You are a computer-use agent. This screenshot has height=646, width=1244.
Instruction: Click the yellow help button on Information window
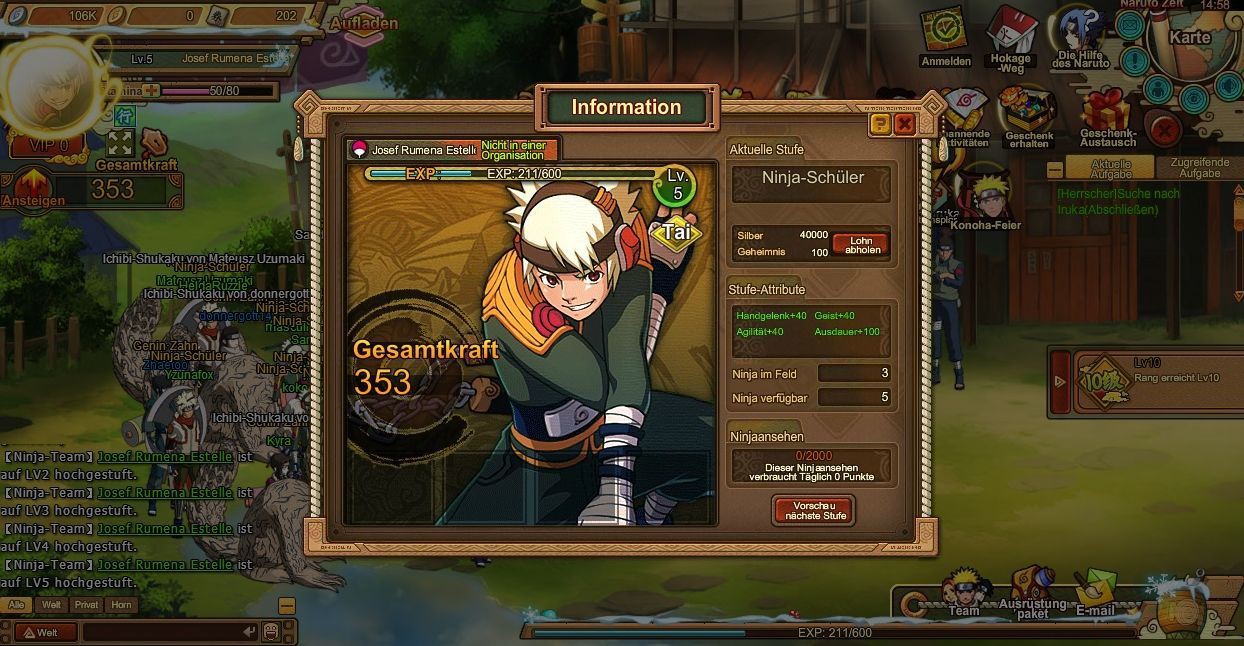(x=880, y=124)
